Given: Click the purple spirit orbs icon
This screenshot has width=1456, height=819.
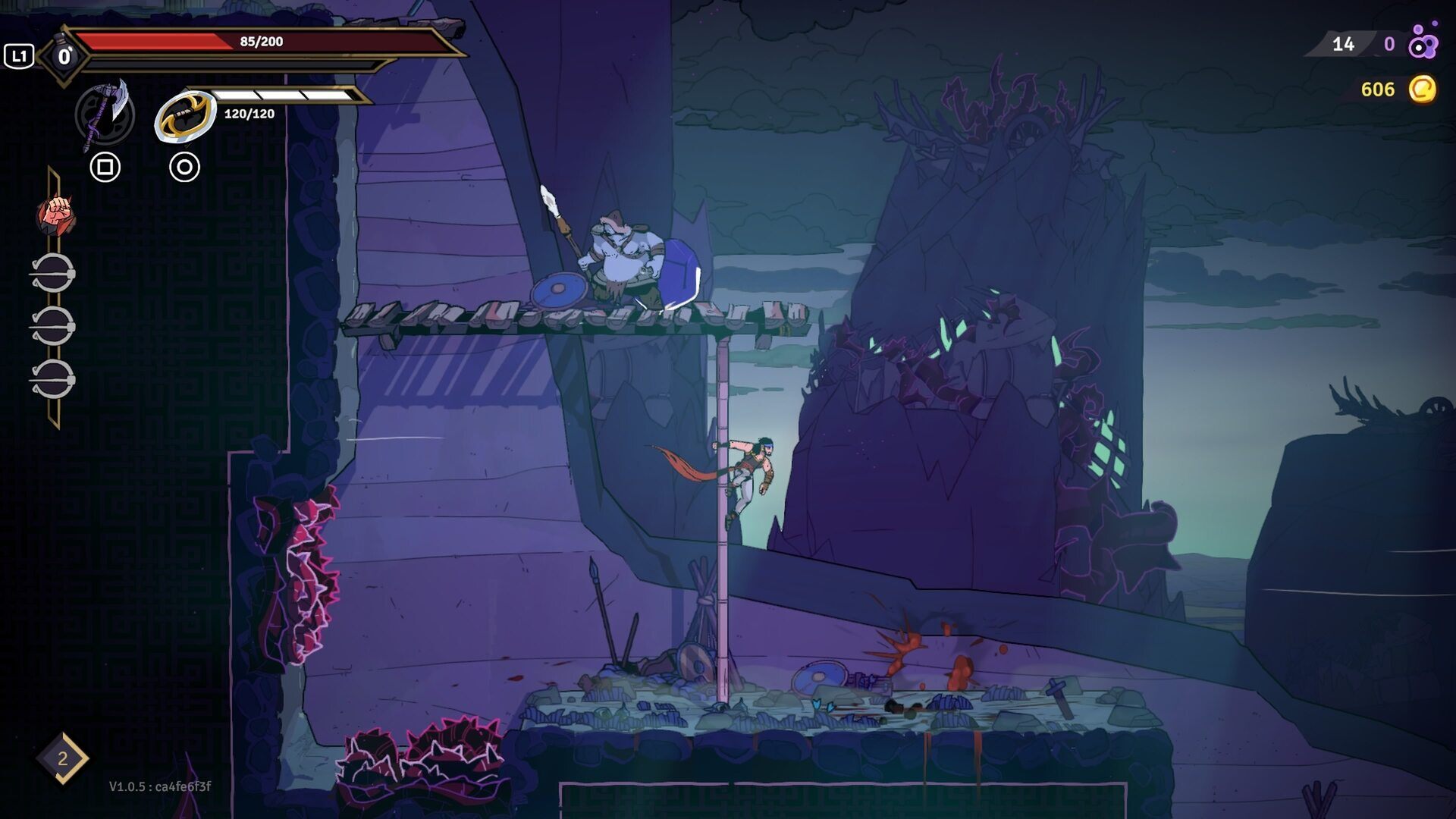Looking at the screenshot, I should [1423, 43].
